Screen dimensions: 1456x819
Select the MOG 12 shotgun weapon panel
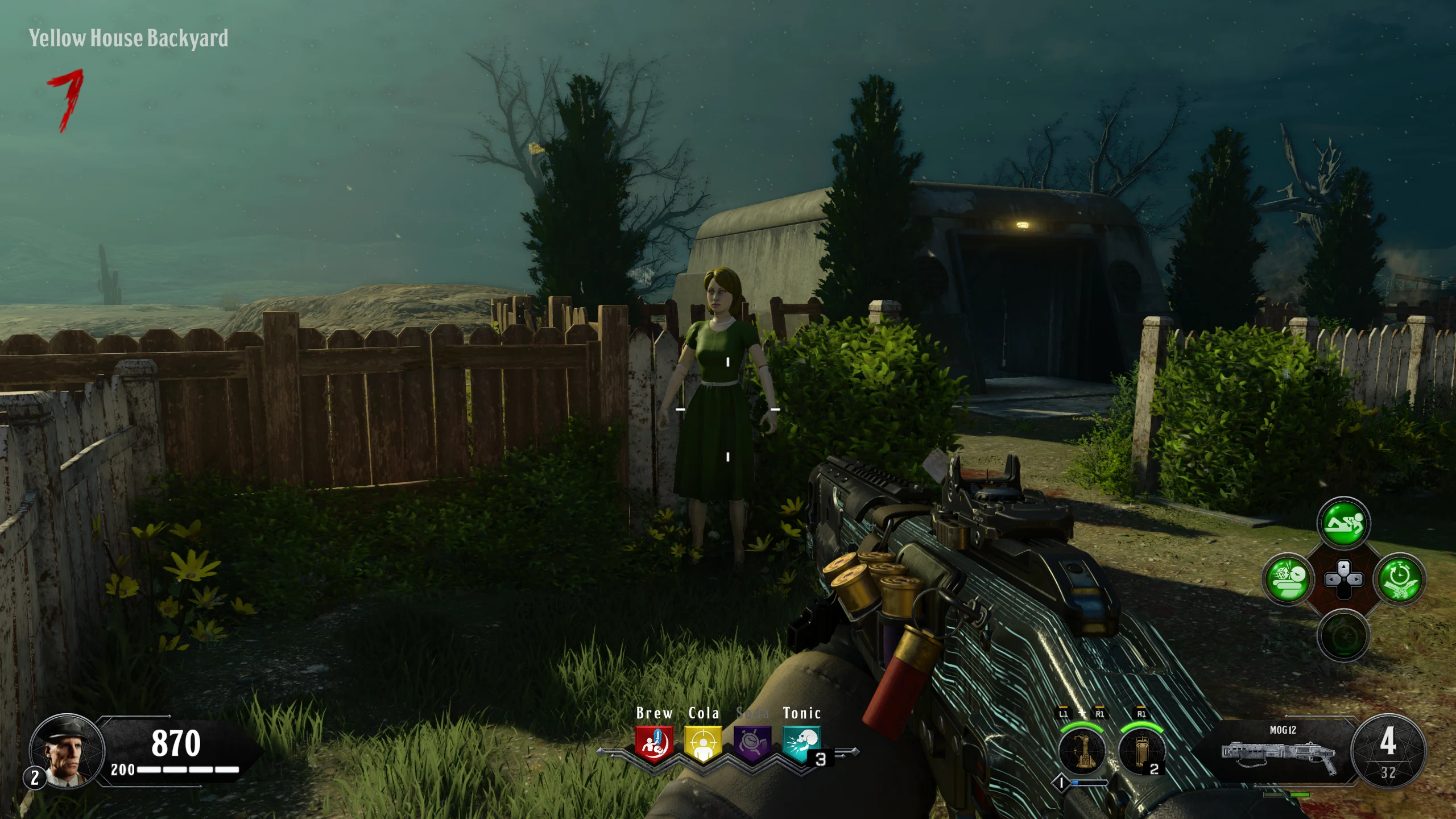click(1280, 751)
